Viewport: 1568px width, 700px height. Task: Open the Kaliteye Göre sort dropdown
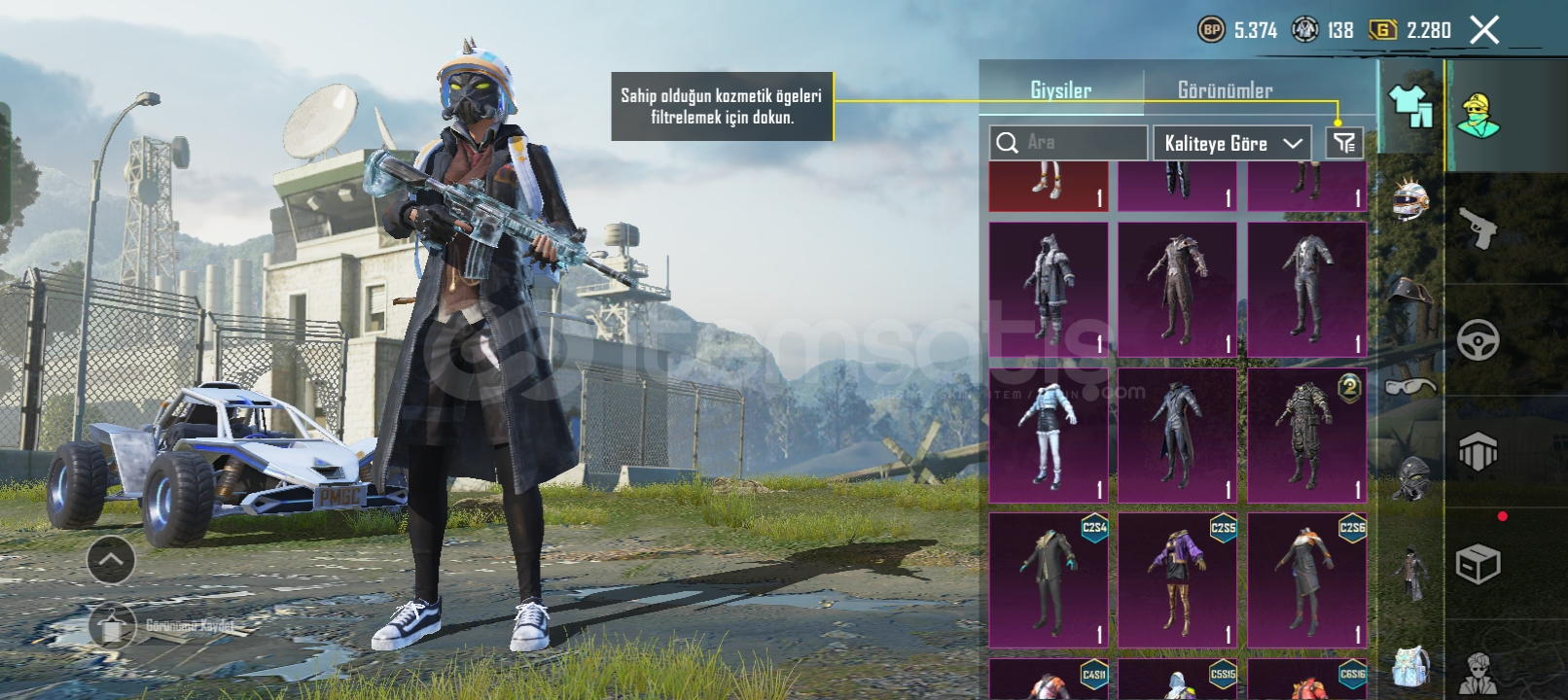coord(1231,143)
